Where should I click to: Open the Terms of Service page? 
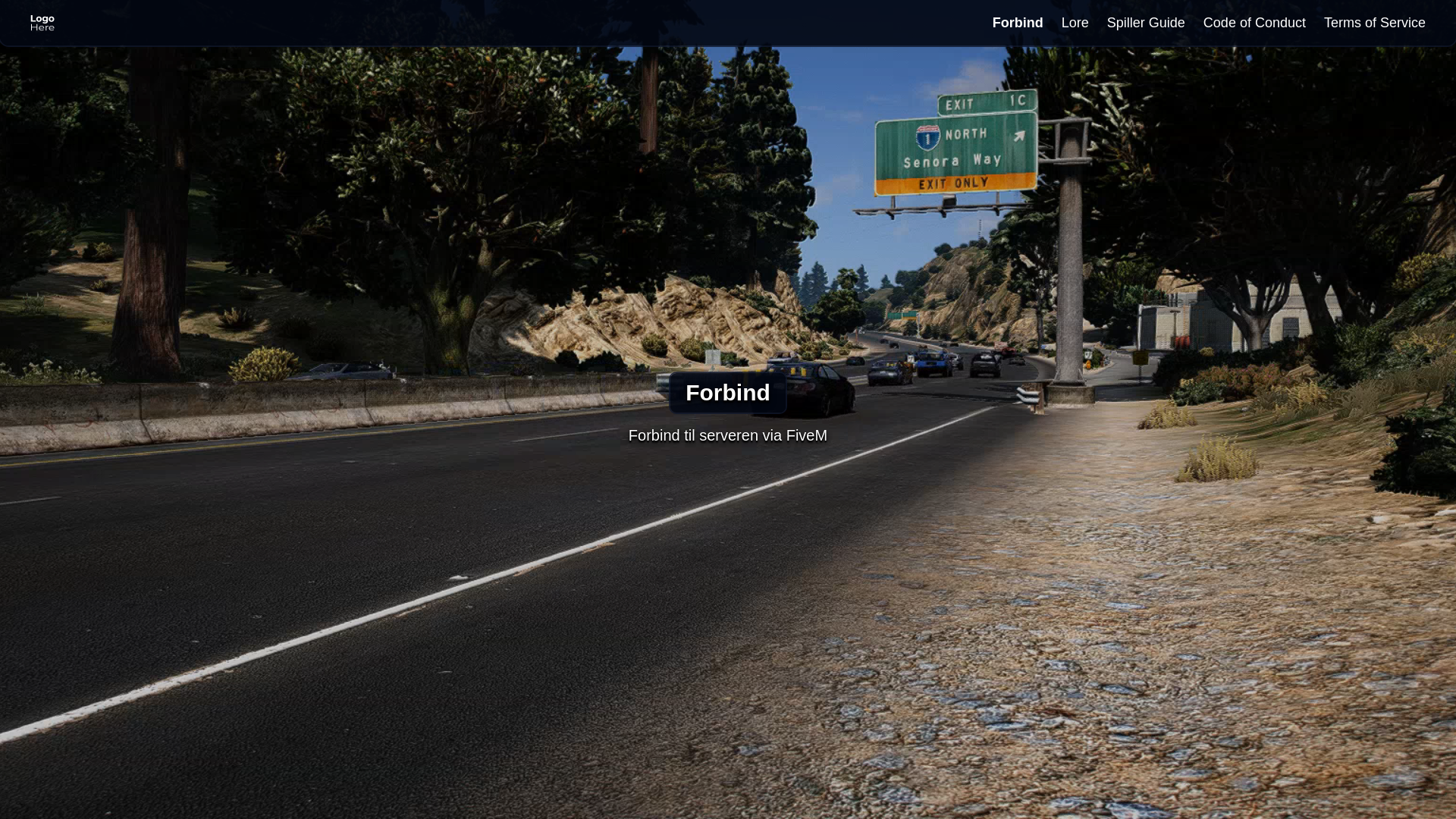point(1374,23)
